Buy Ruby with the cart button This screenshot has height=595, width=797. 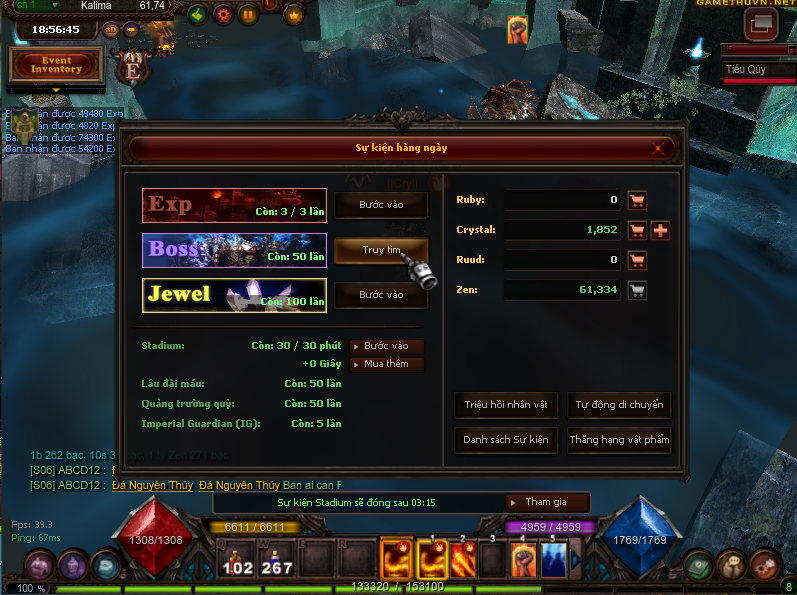click(637, 200)
